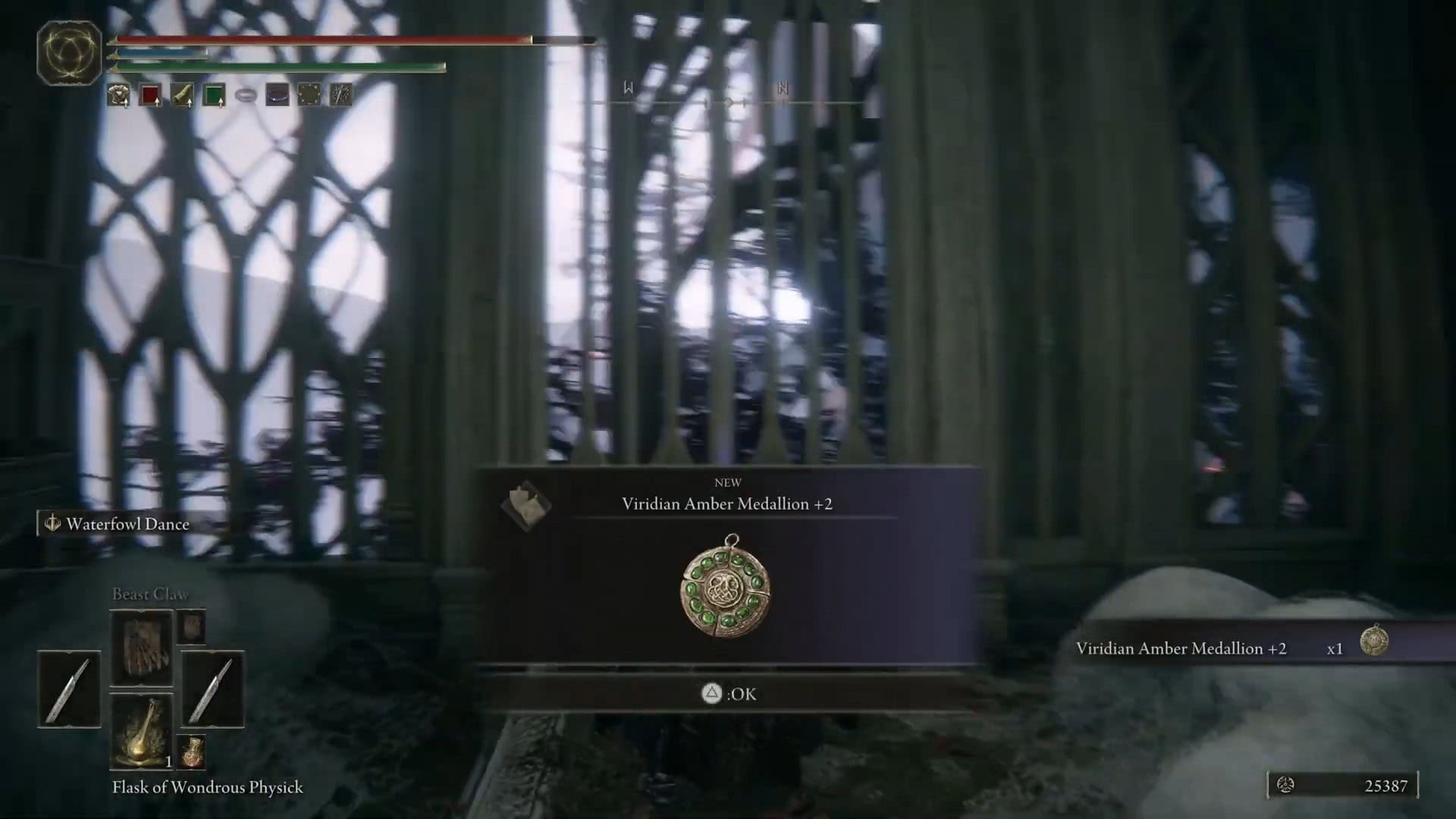Open the Flask of Wondrous Physick slot
Screen dimensions: 1456x819
point(141,728)
